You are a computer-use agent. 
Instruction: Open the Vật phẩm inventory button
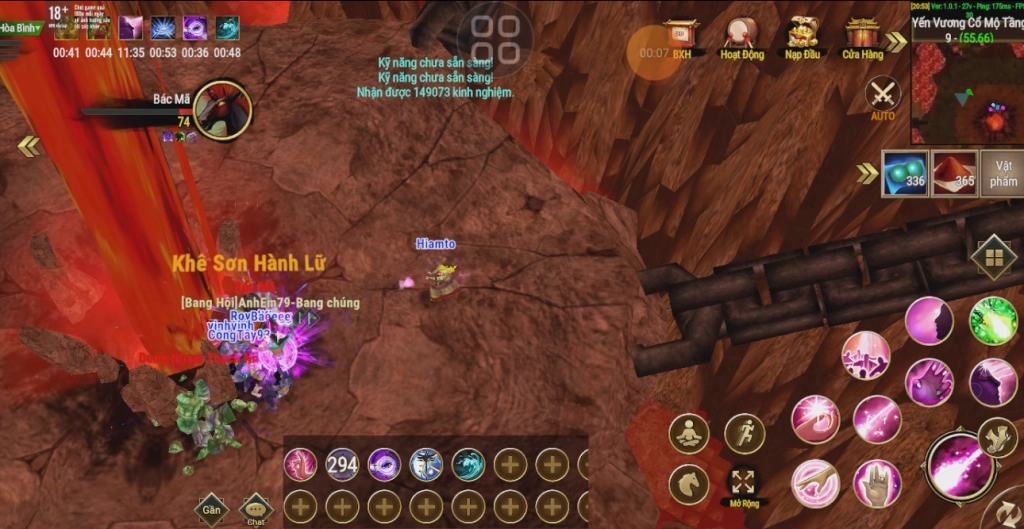pyautogui.click(x=1002, y=173)
